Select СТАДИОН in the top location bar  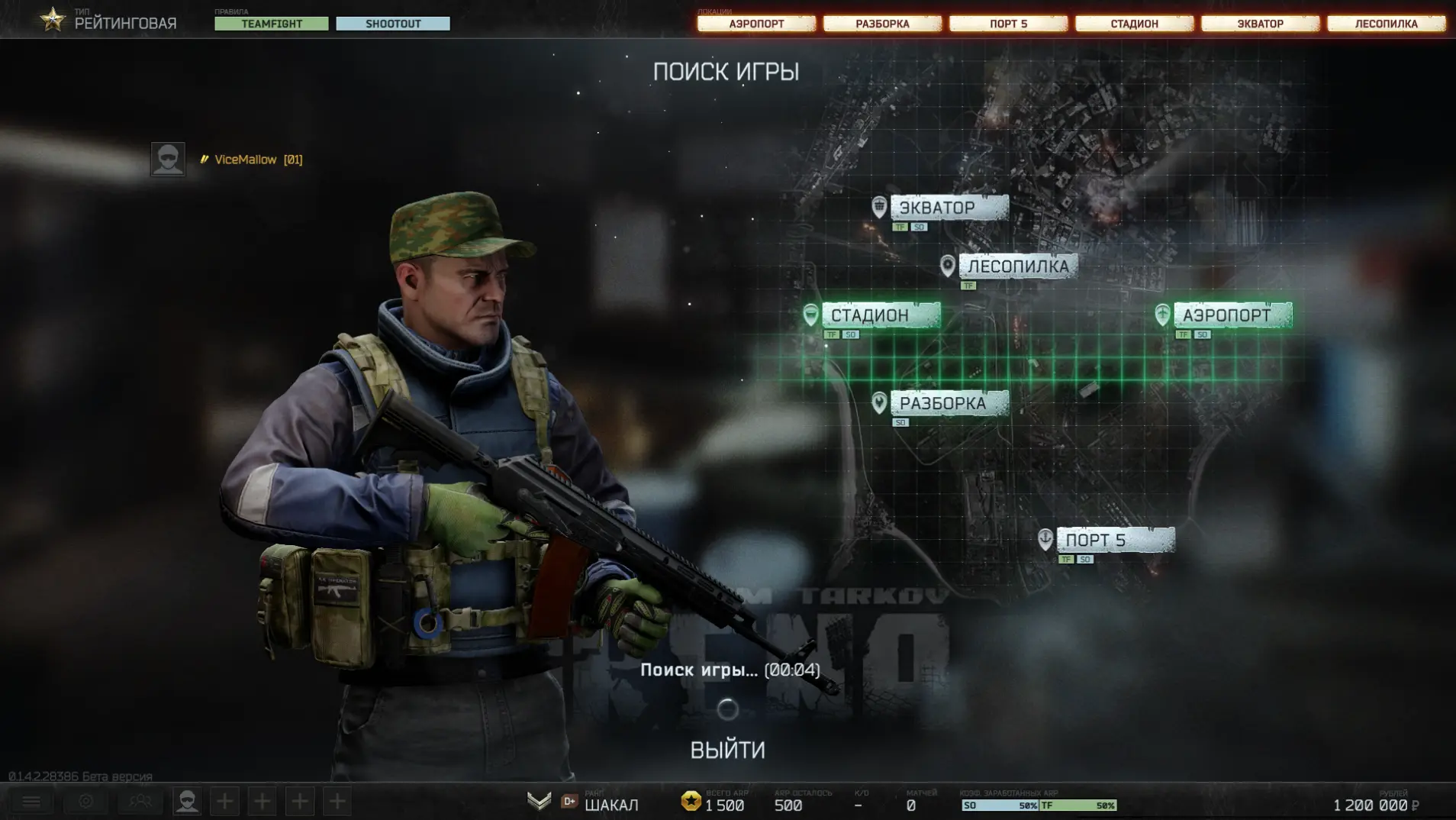coord(1134,24)
